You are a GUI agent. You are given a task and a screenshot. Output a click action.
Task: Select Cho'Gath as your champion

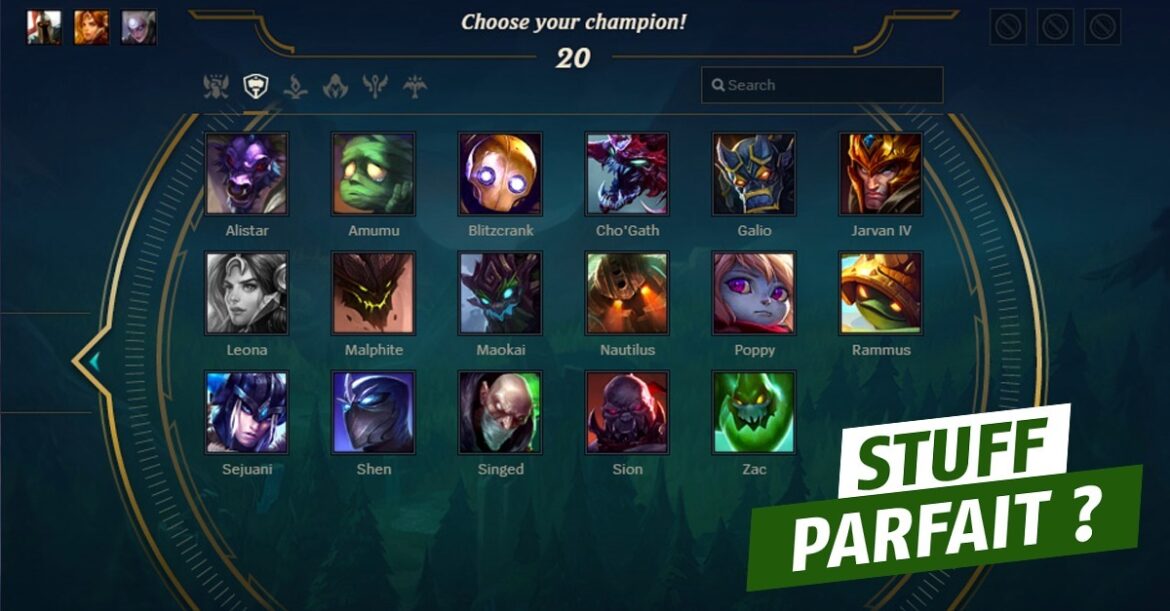pos(627,175)
